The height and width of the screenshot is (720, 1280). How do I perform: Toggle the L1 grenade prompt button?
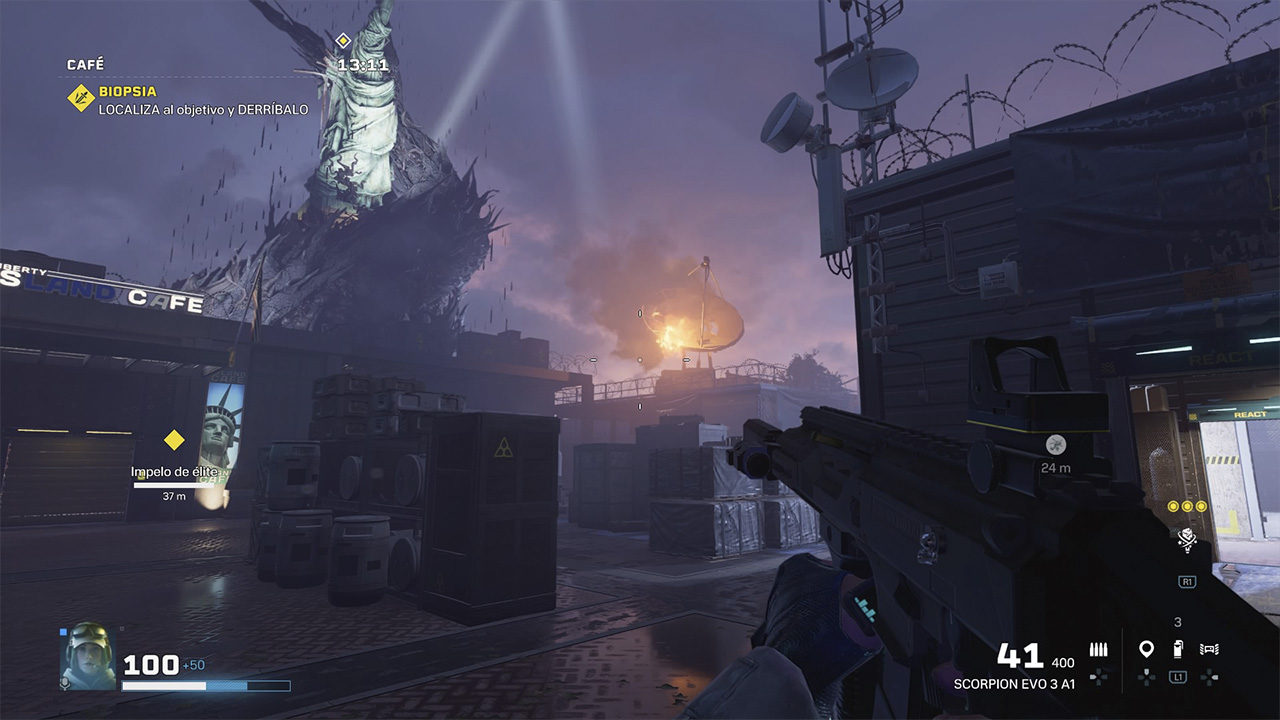click(1177, 678)
